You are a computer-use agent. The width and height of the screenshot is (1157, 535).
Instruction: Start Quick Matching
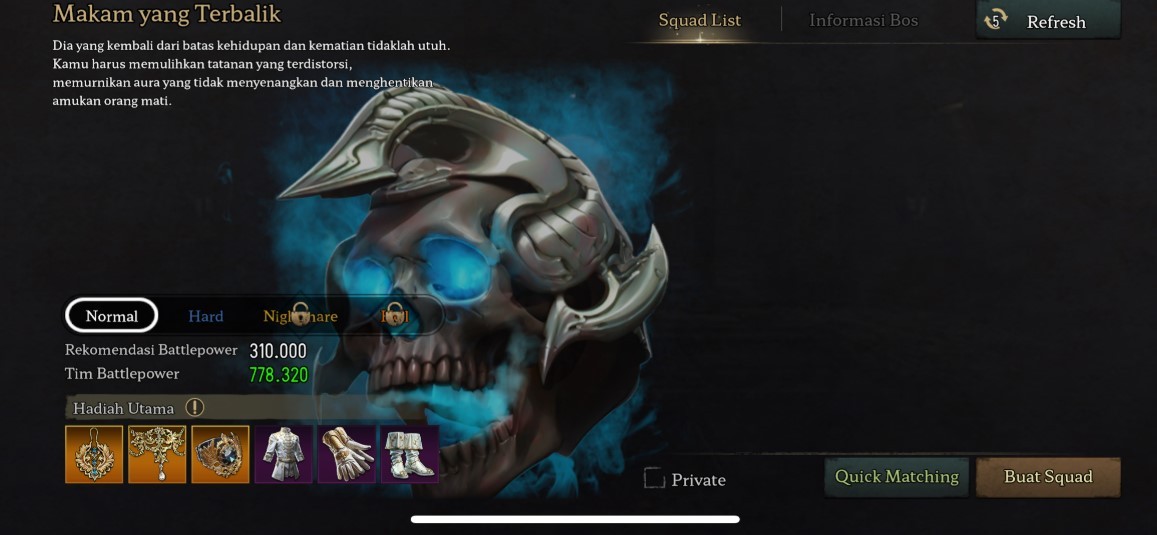[x=896, y=477]
